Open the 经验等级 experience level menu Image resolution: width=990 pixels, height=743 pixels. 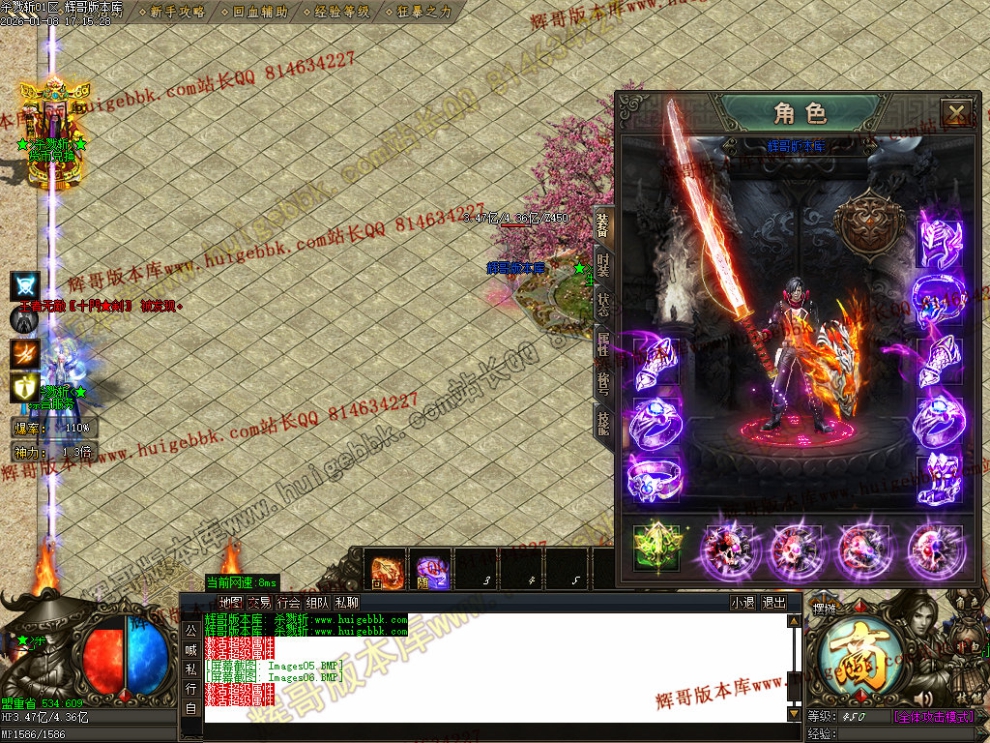tap(342, 12)
